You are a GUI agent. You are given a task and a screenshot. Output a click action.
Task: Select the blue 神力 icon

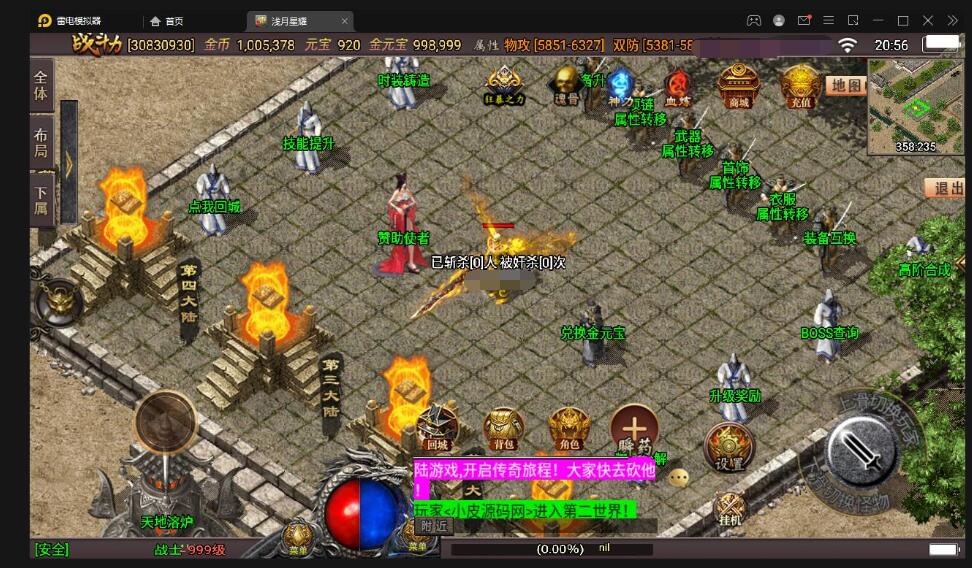(621, 86)
